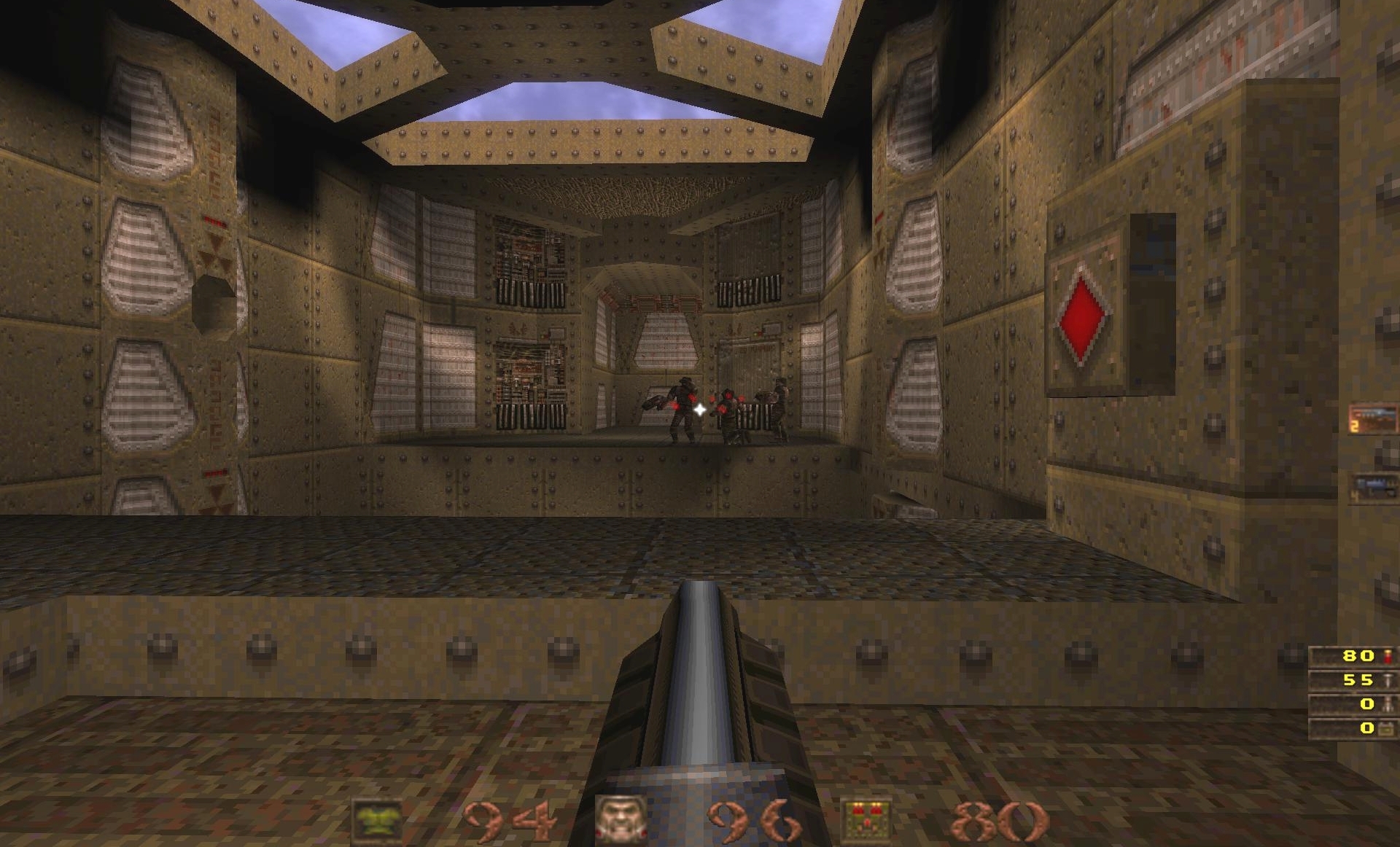1400x847 pixels.
Task: Click the health counter showing 96
Action: [x=755, y=819]
